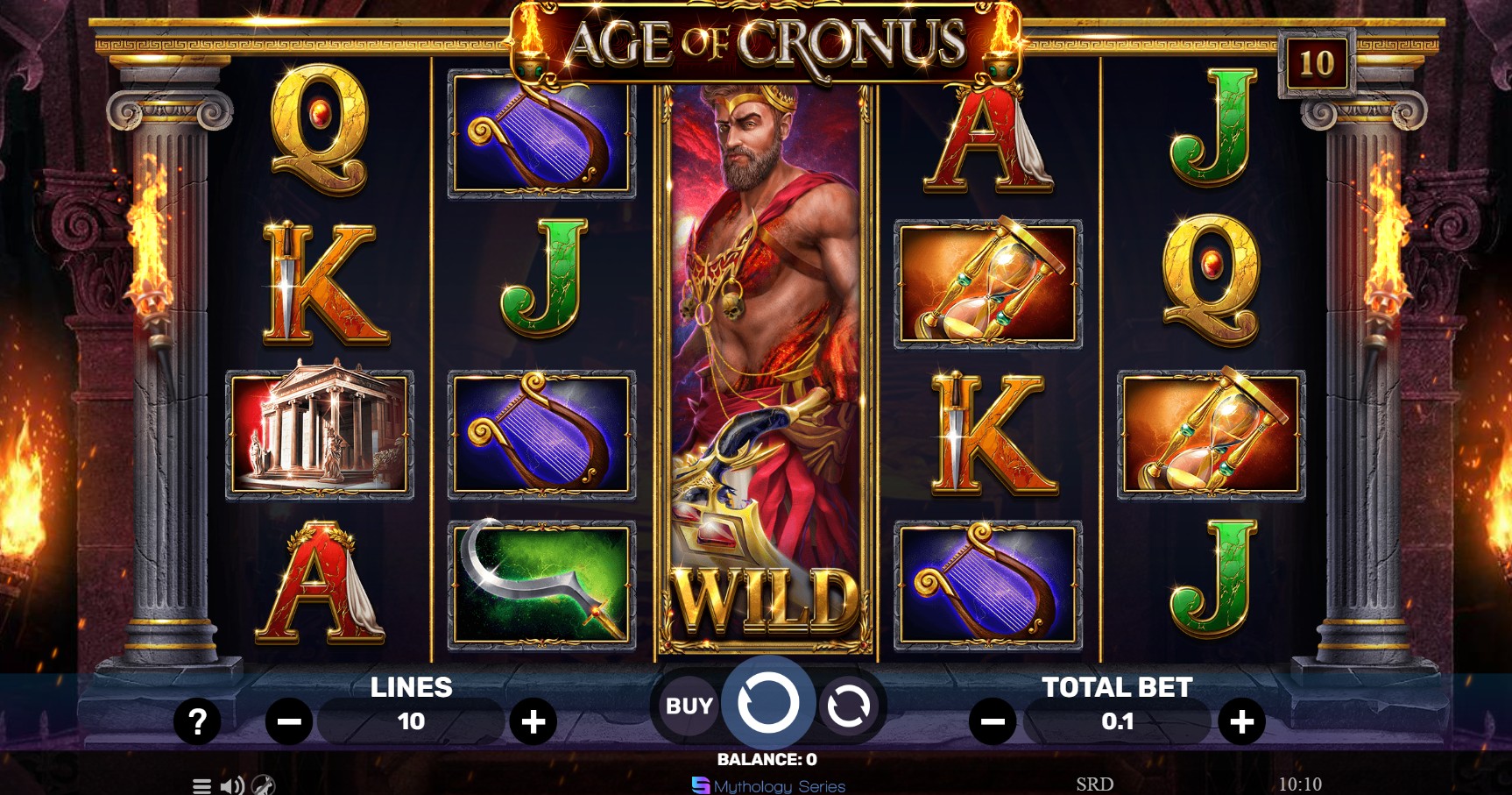Open the hamburger menu icon
Image resolution: width=1512 pixels, height=795 pixels.
202,786
